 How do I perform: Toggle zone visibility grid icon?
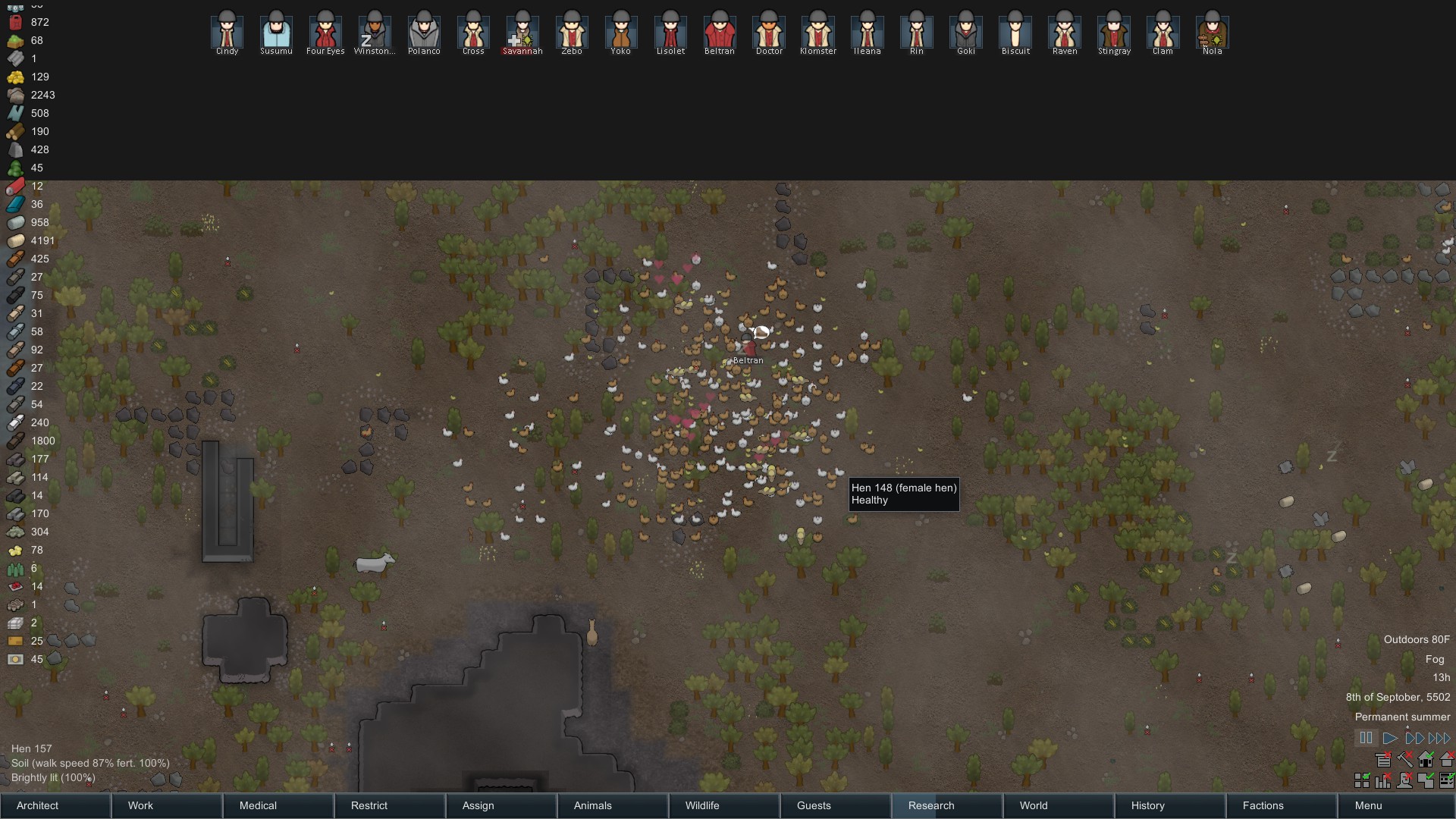(1362, 781)
